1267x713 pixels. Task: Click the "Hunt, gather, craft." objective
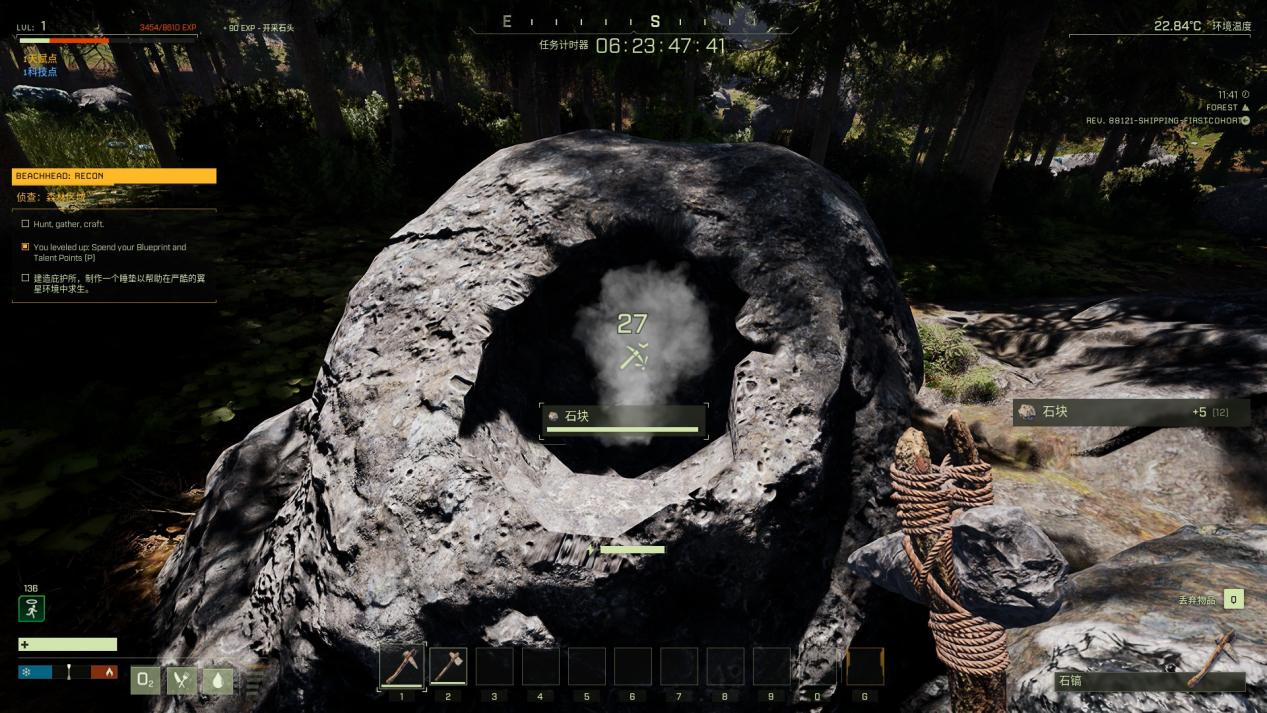68,224
